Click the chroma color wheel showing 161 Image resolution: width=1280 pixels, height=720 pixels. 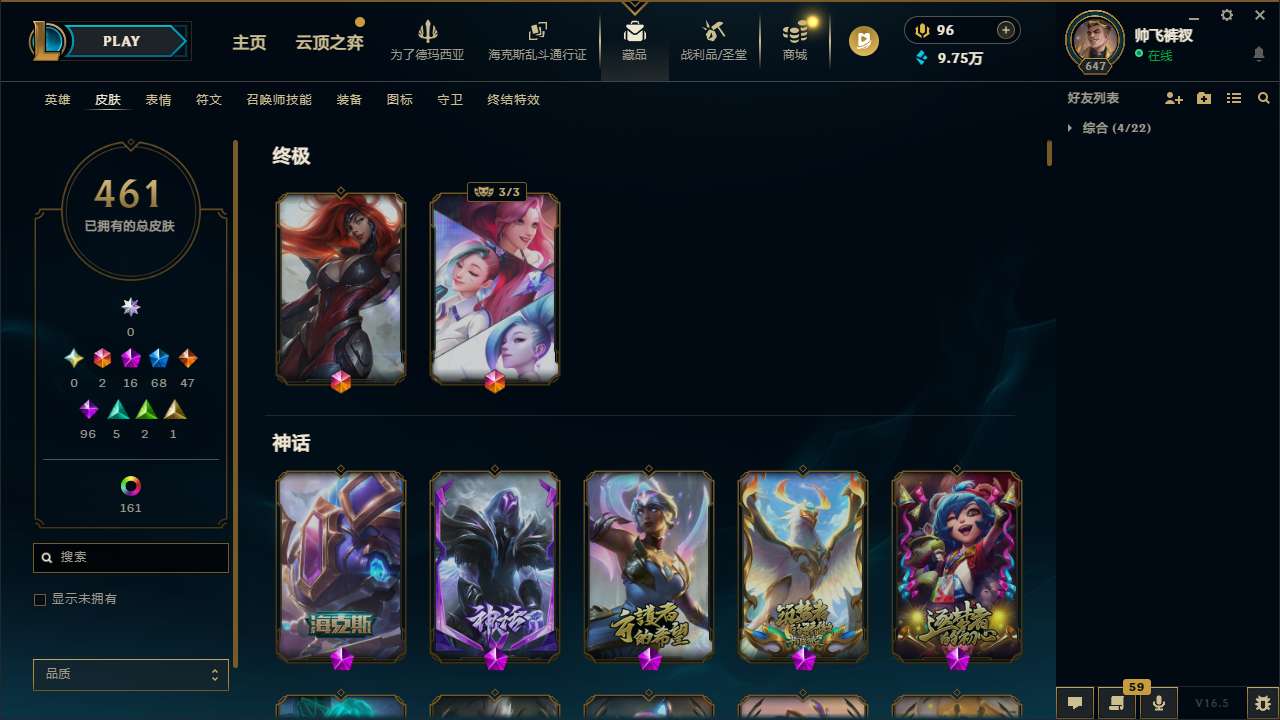click(x=130, y=485)
